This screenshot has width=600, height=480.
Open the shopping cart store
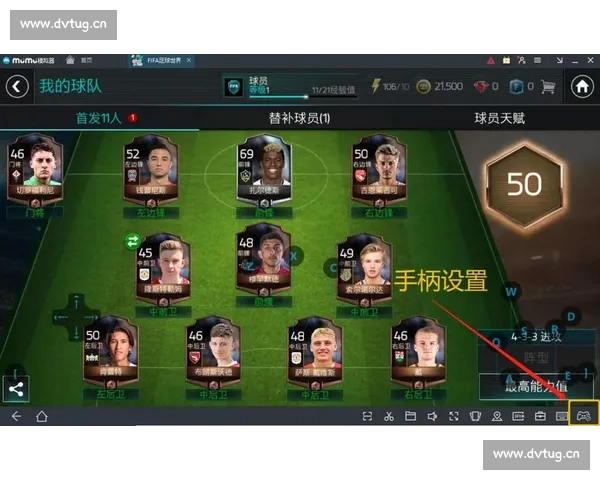click(547, 86)
